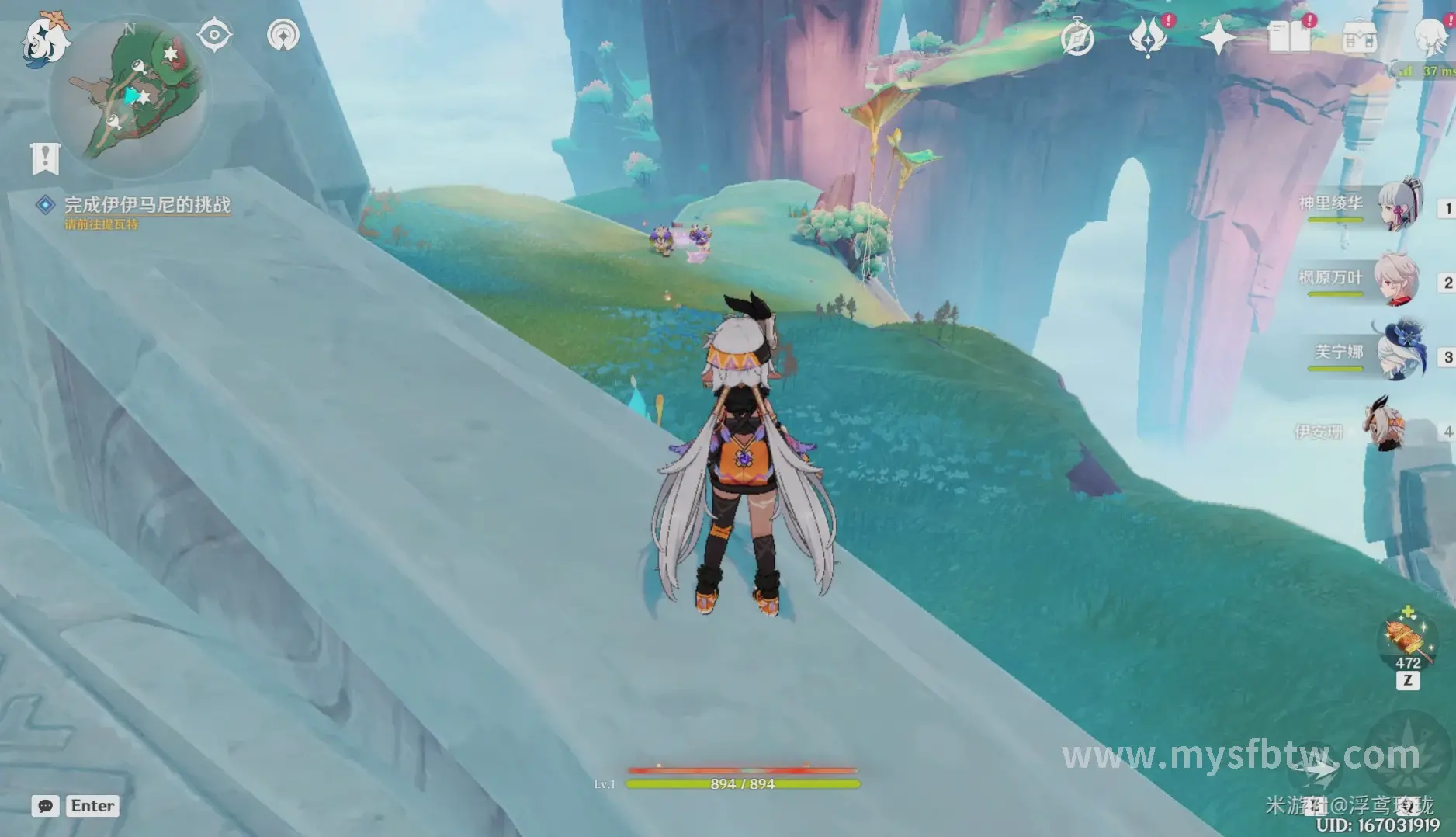Open the signal-ring icon beside minimap

pos(283,35)
